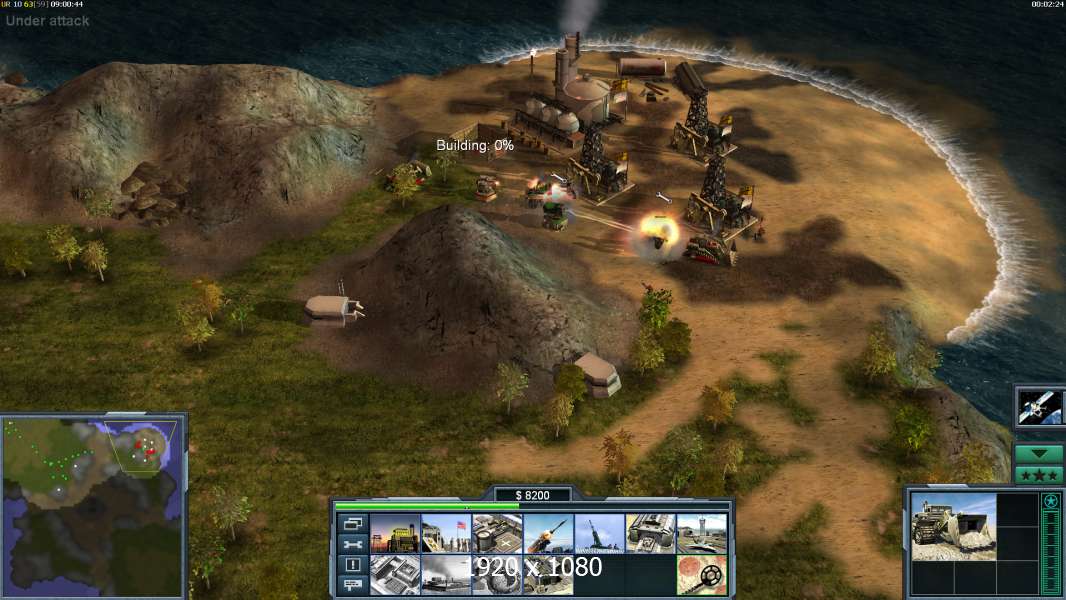This screenshot has width=1066, height=600.
Task: Choose the war factory build icon
Action: 651,534
